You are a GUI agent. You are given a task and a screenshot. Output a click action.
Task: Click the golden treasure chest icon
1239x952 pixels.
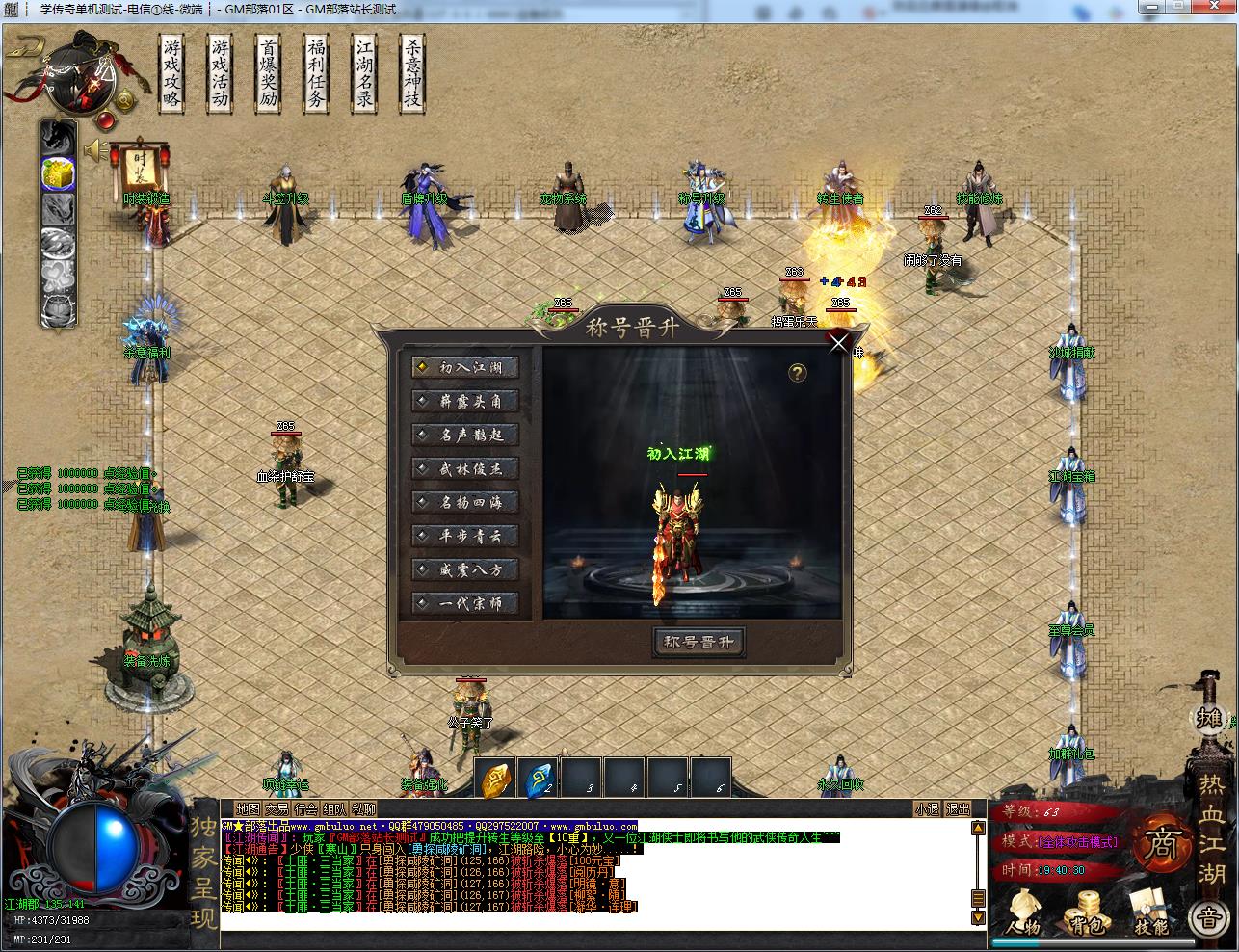click(x=58, y=173)
